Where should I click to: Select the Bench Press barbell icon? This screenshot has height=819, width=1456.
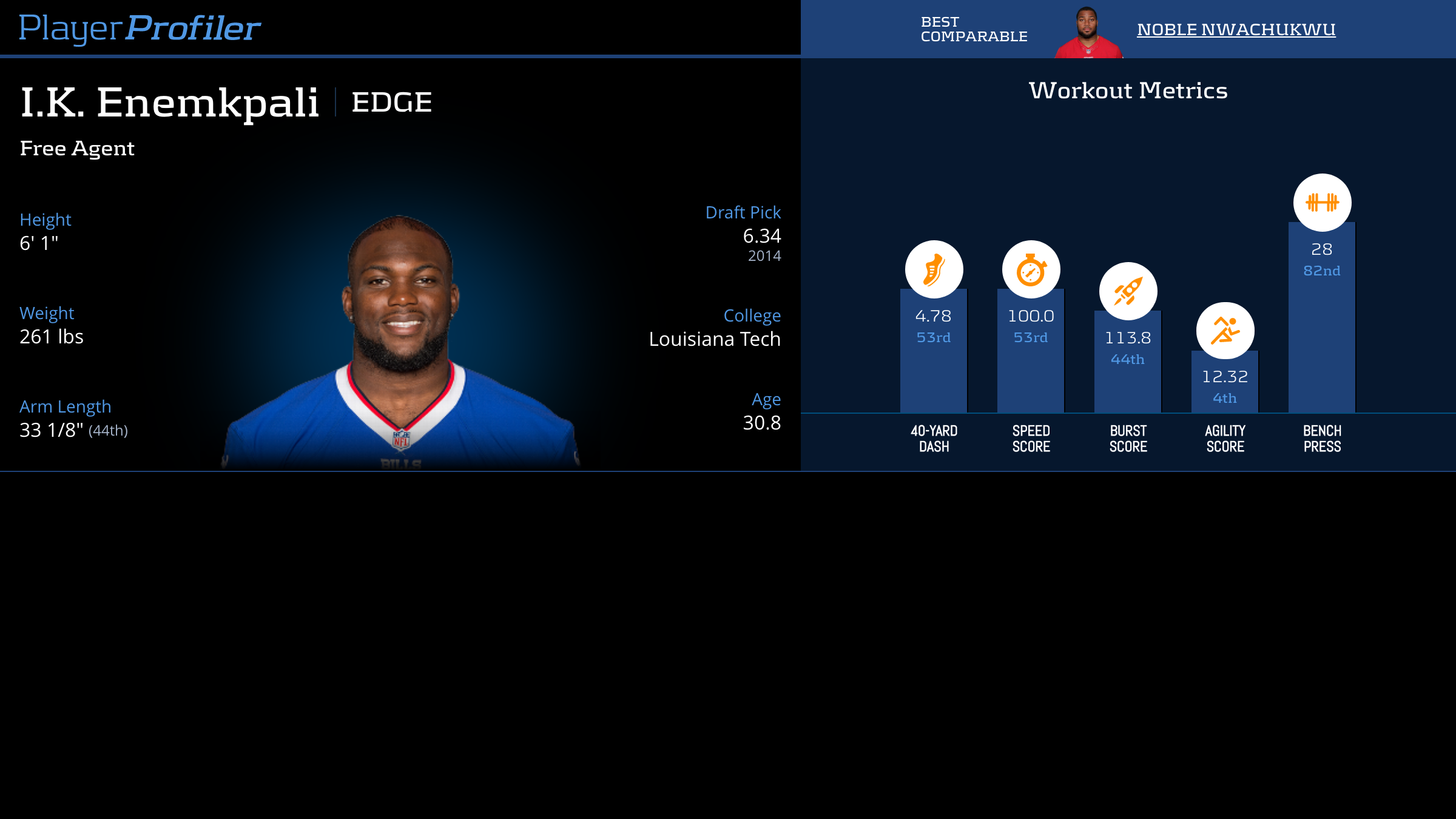pos(1322,203)
